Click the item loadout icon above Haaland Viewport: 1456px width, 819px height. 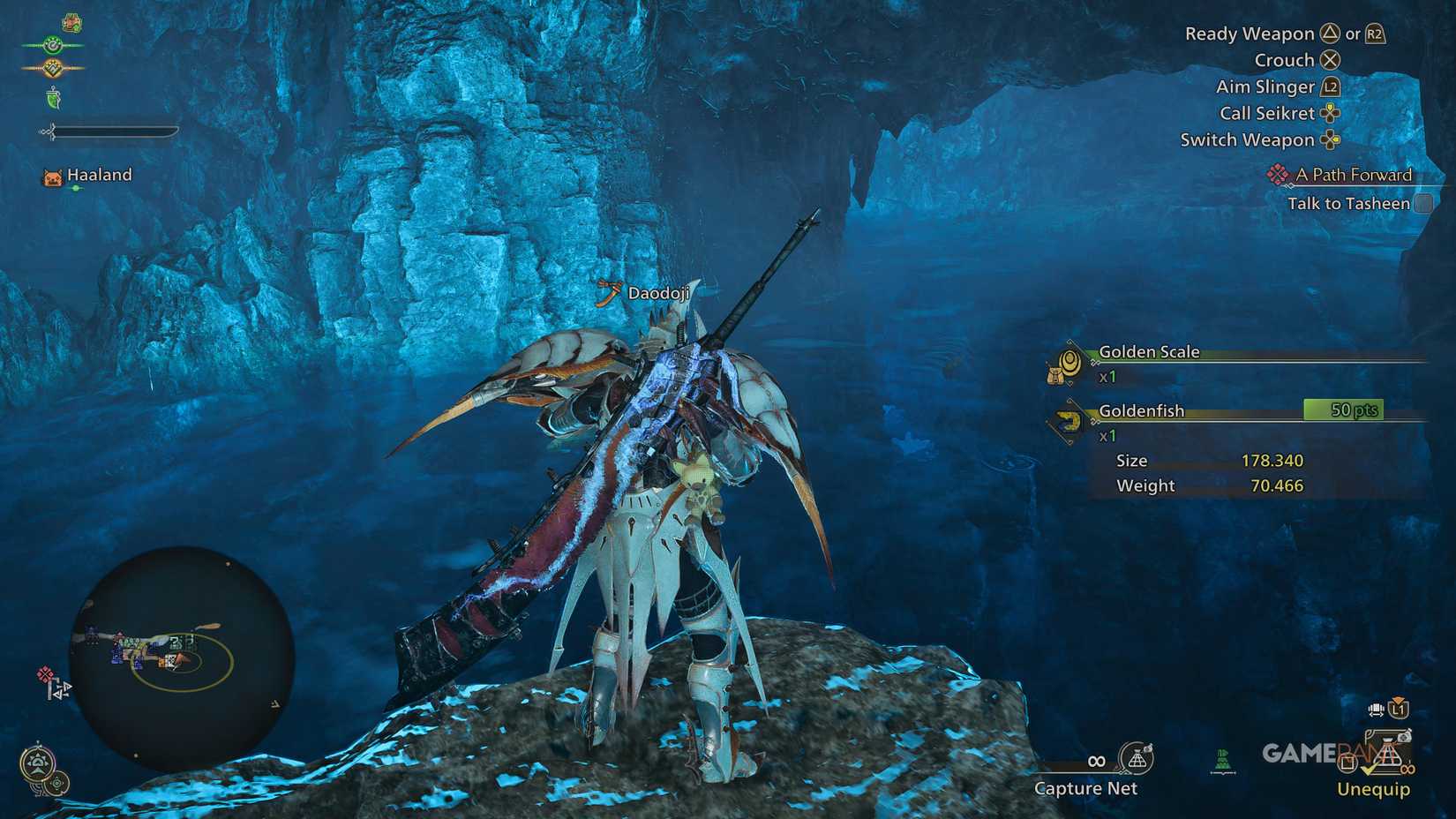[x=71, y=23]
